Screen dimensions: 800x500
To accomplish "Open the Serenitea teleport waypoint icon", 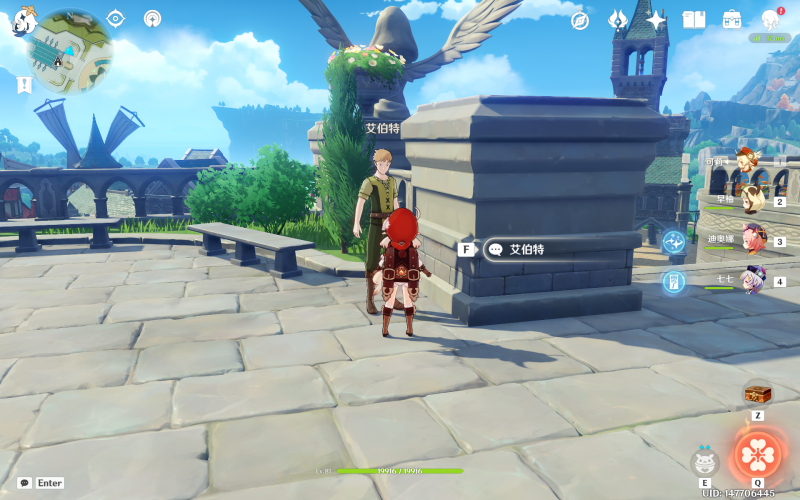I will tap(152, 18).
